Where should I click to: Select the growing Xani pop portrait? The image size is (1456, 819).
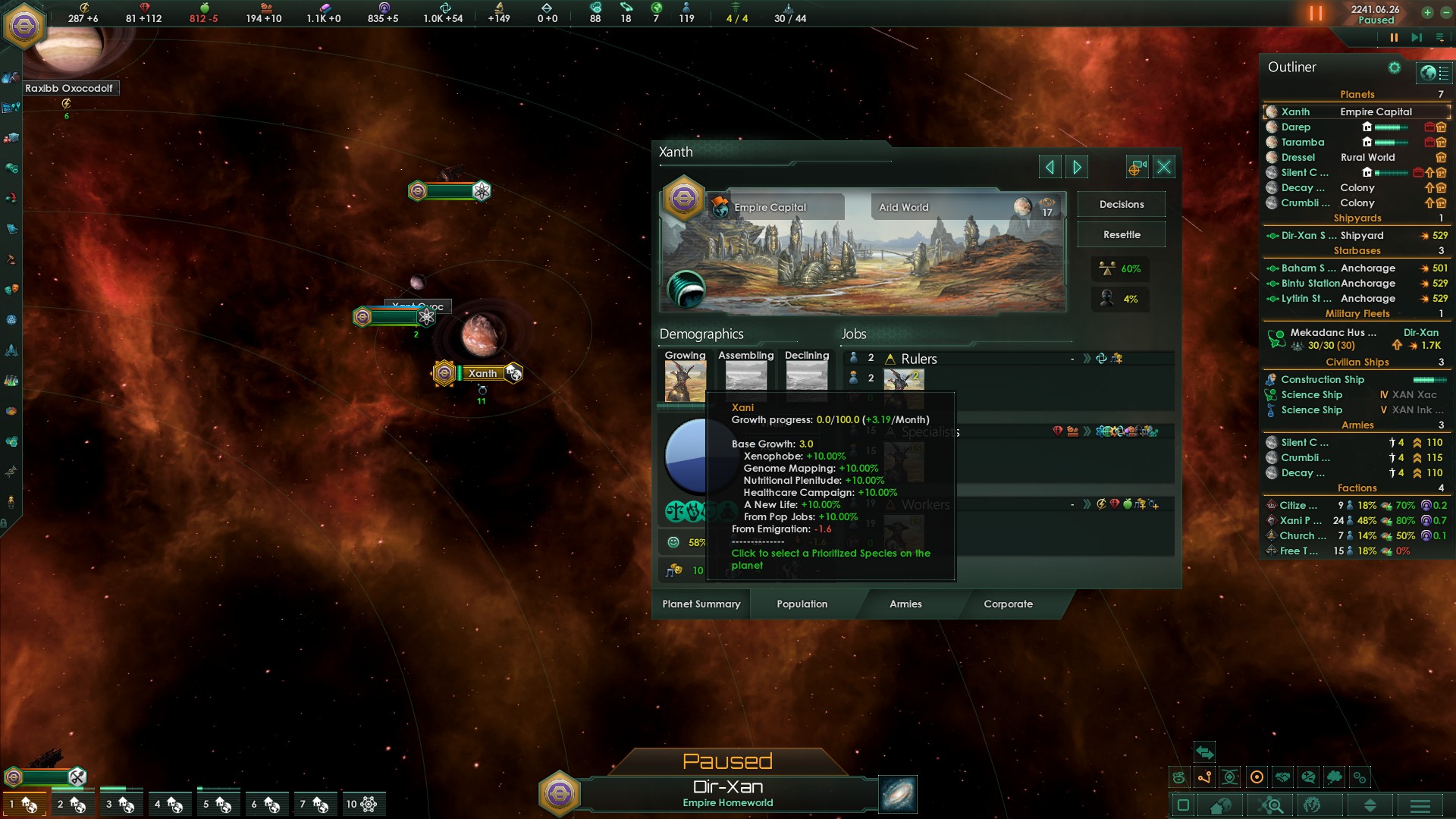(685, 381)
